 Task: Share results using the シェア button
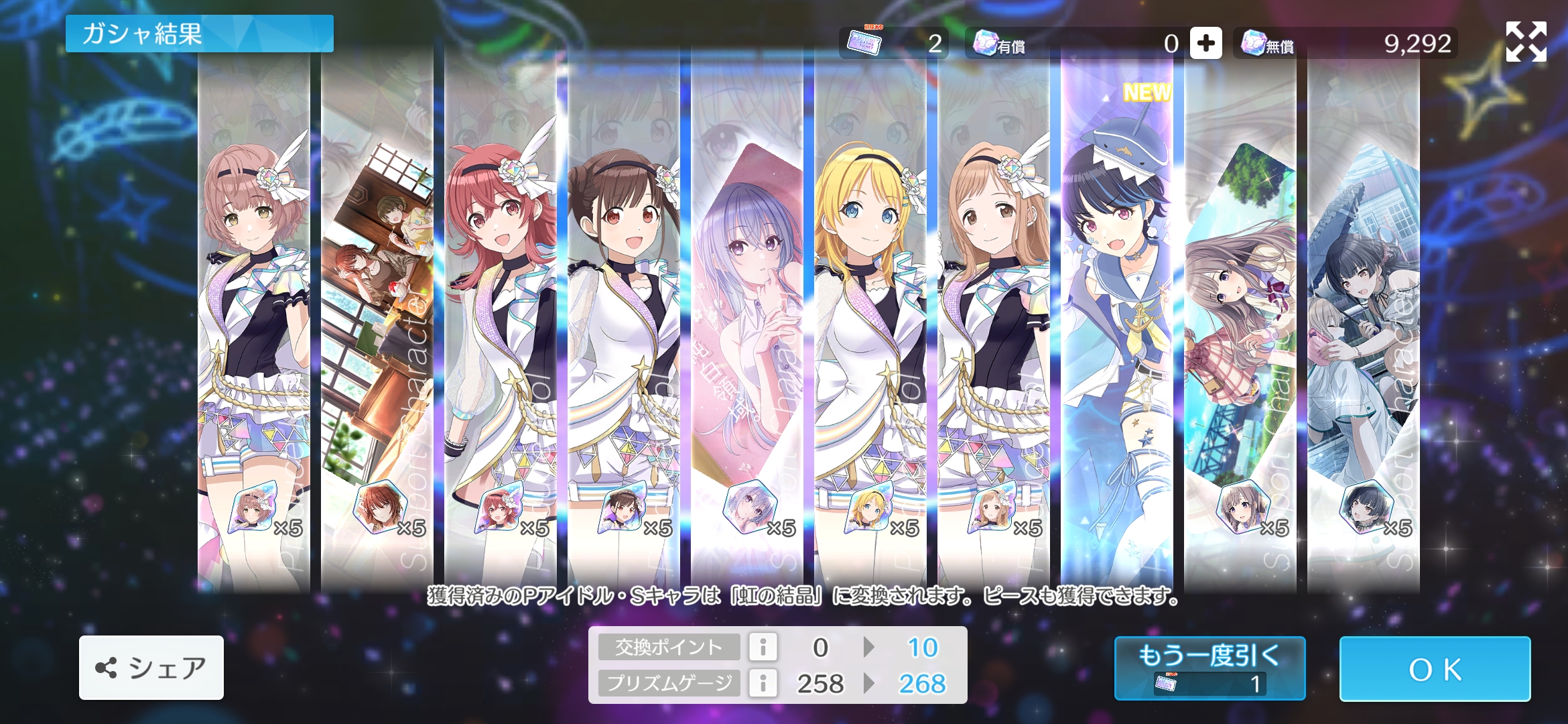click(x=151, y=668)
